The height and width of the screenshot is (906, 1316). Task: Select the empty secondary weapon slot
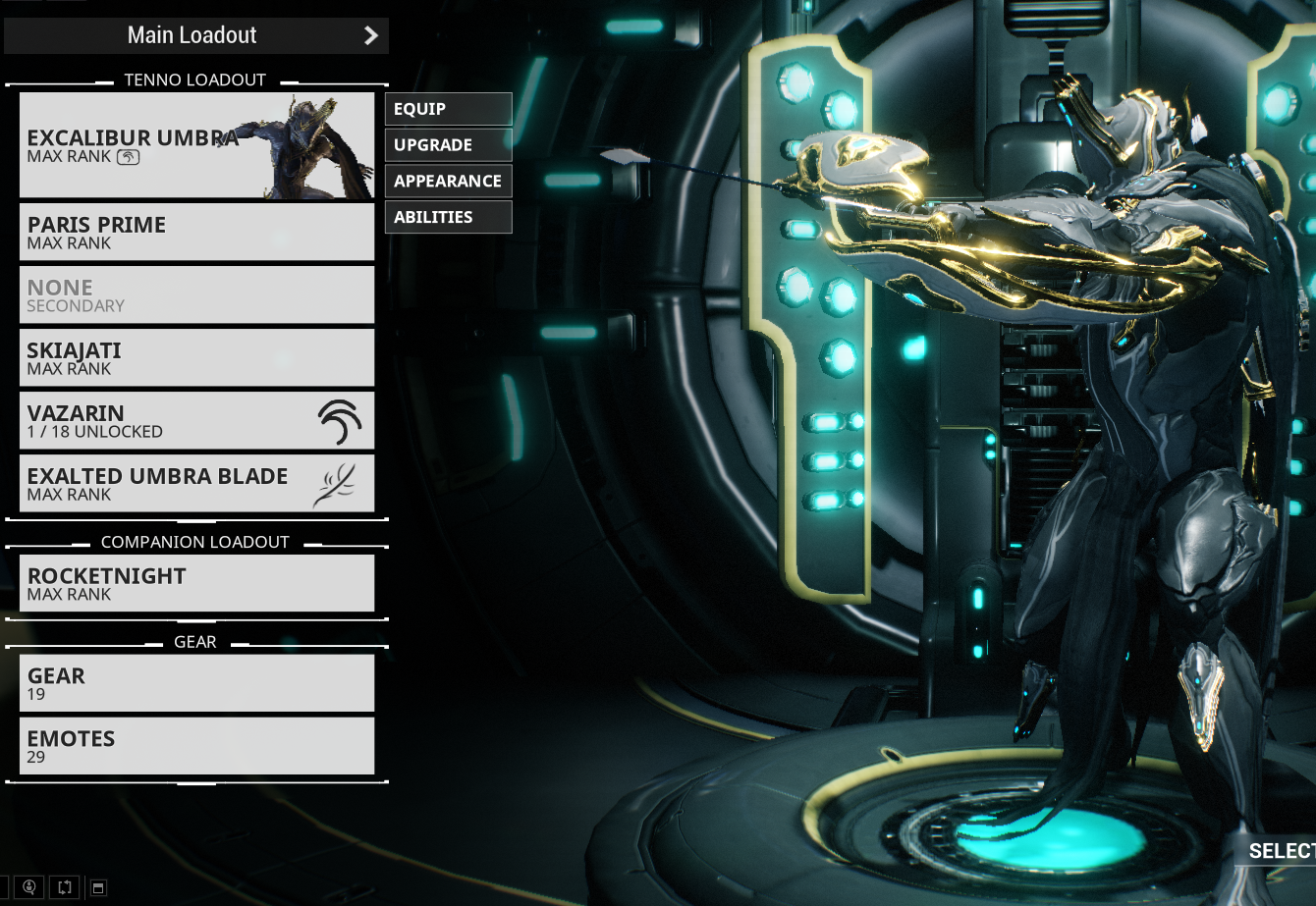click(x=196, y=294)
